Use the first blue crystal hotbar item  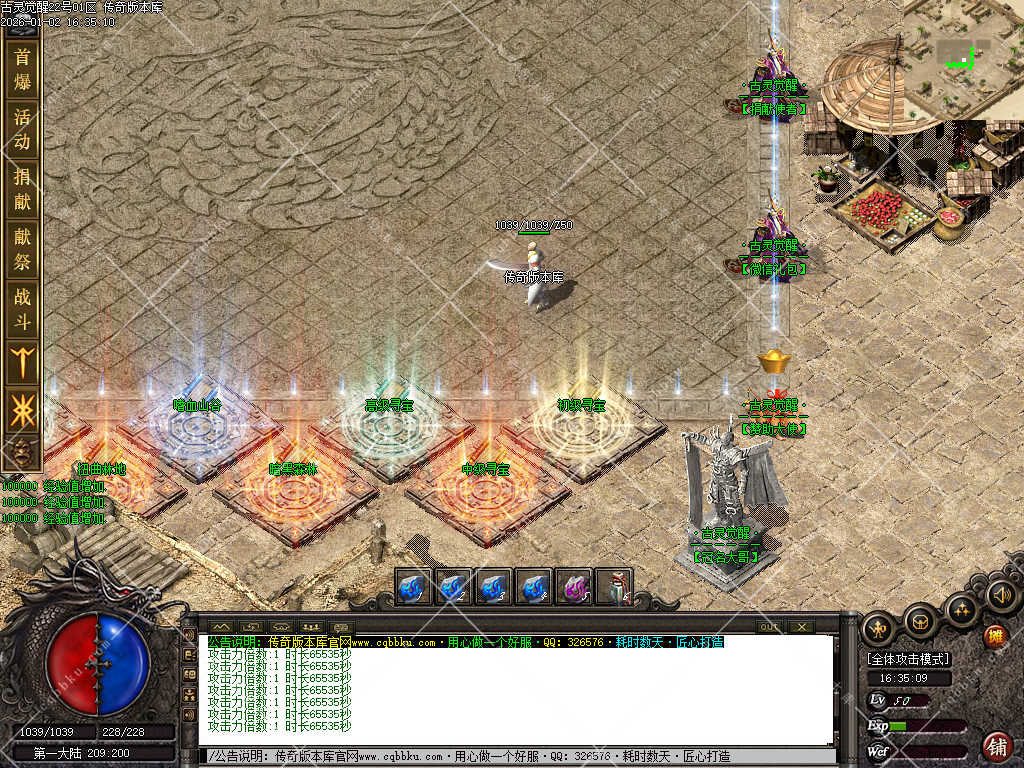pyautogui.click(x=414, y=587)
